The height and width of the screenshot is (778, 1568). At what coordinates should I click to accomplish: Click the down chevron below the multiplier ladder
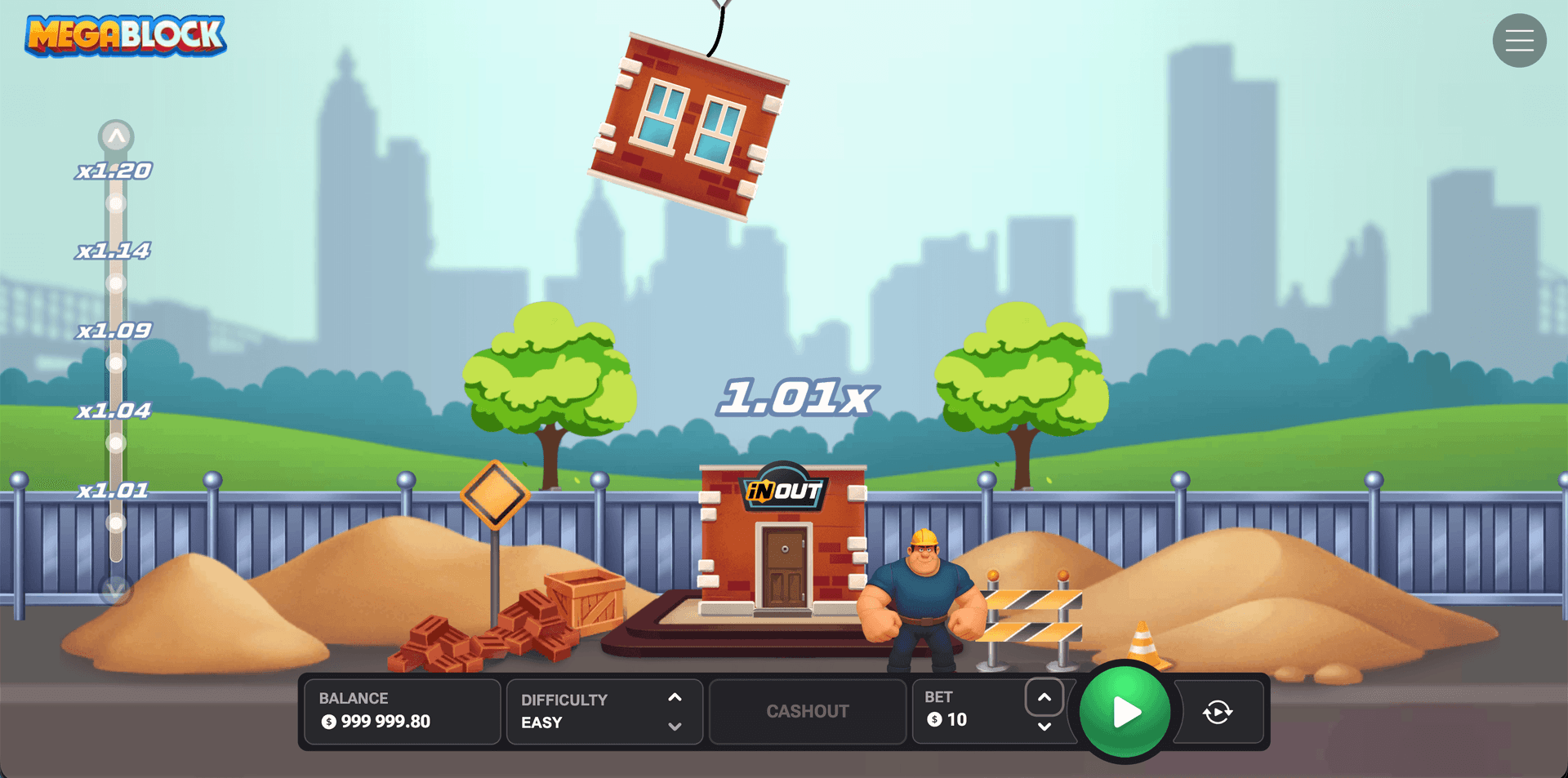(115, 590)
